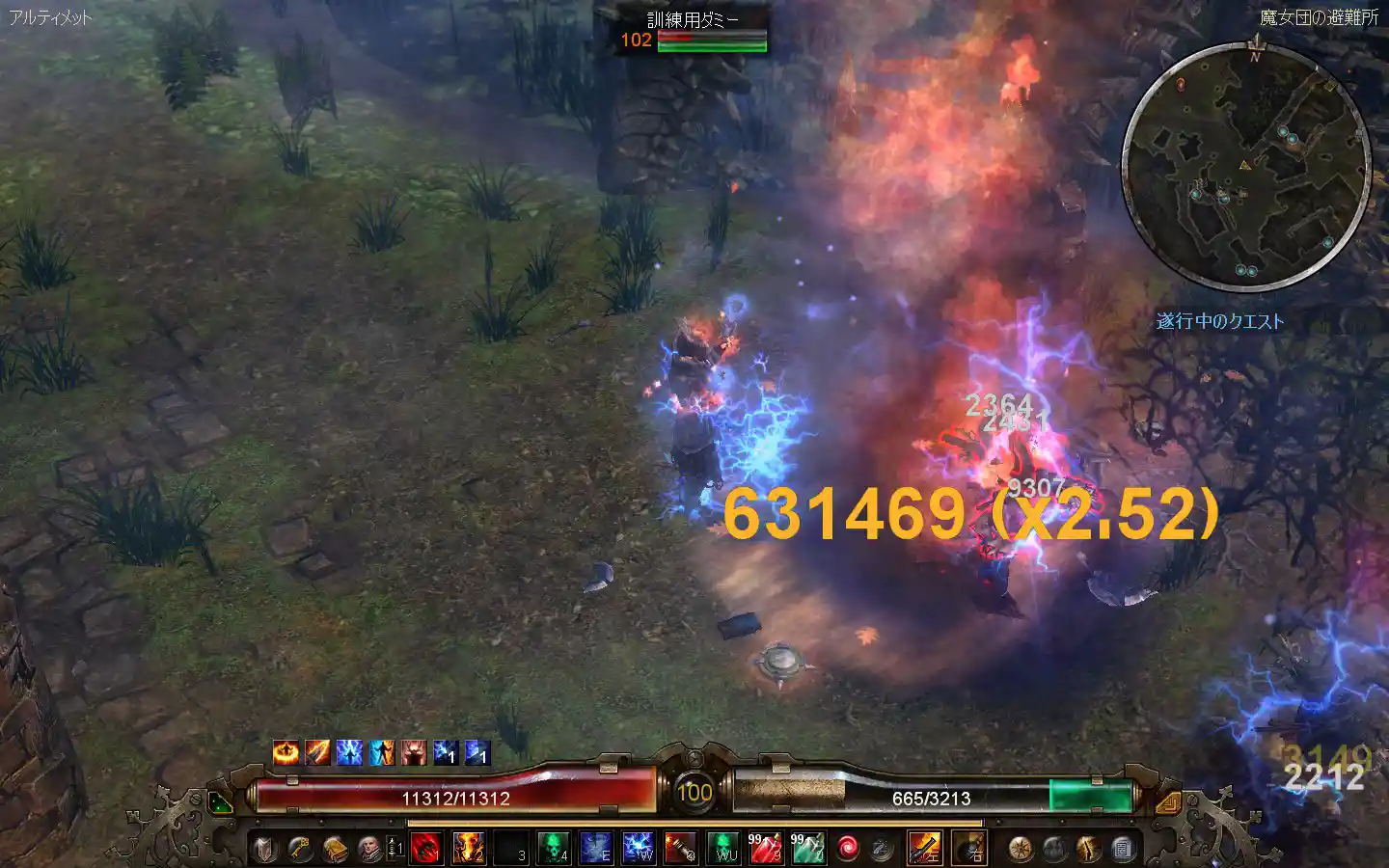The height and width of the screenshot is (868, 1389).
Task: Click the green gem beside the health bar
Action: 221,802
